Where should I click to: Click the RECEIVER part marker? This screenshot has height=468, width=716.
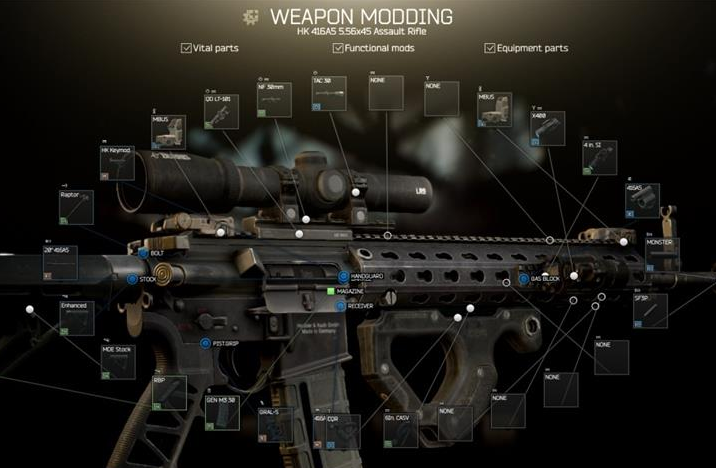click(x=341, y=305)
